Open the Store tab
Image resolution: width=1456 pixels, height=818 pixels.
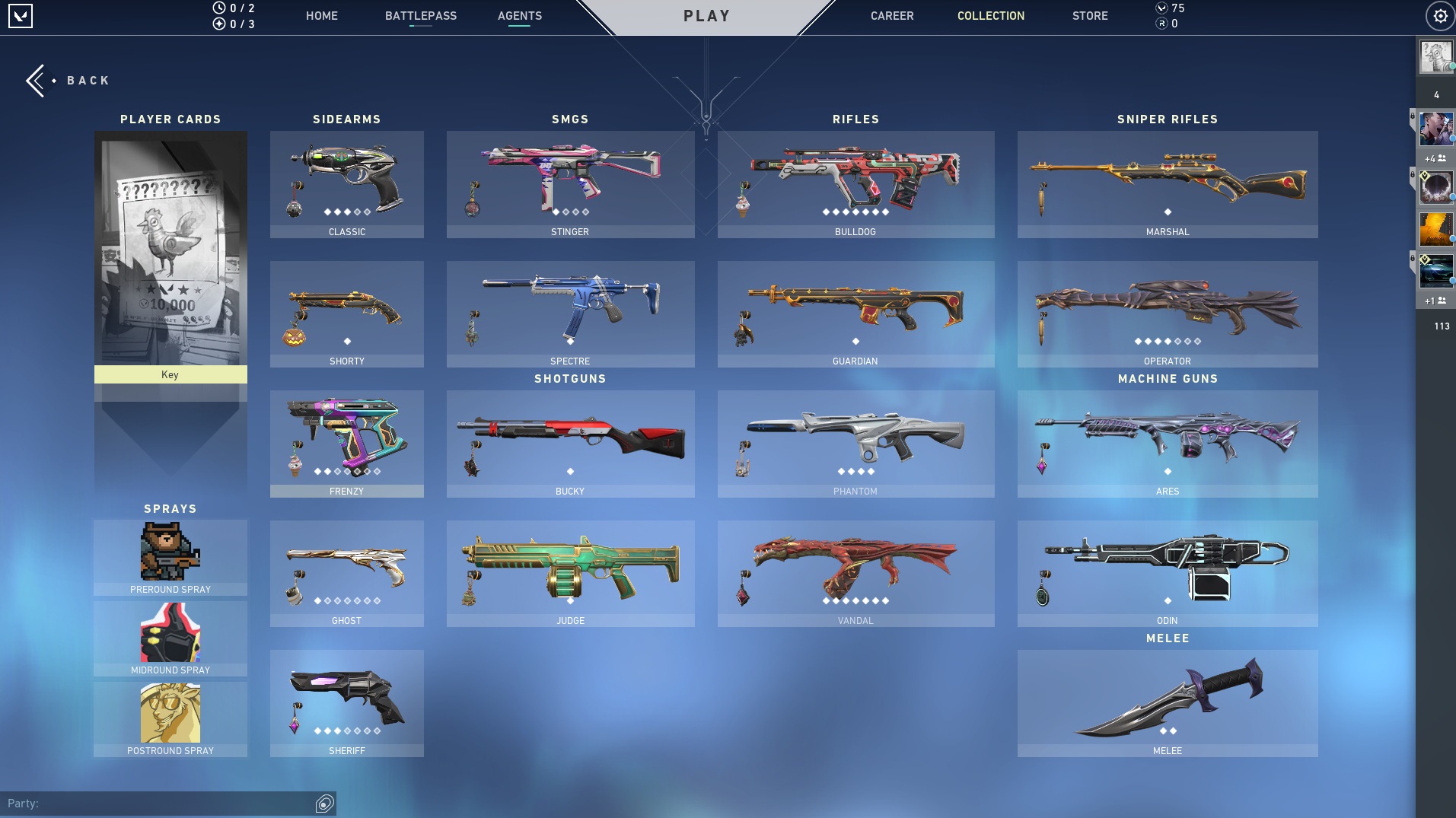coord(1089,16)
